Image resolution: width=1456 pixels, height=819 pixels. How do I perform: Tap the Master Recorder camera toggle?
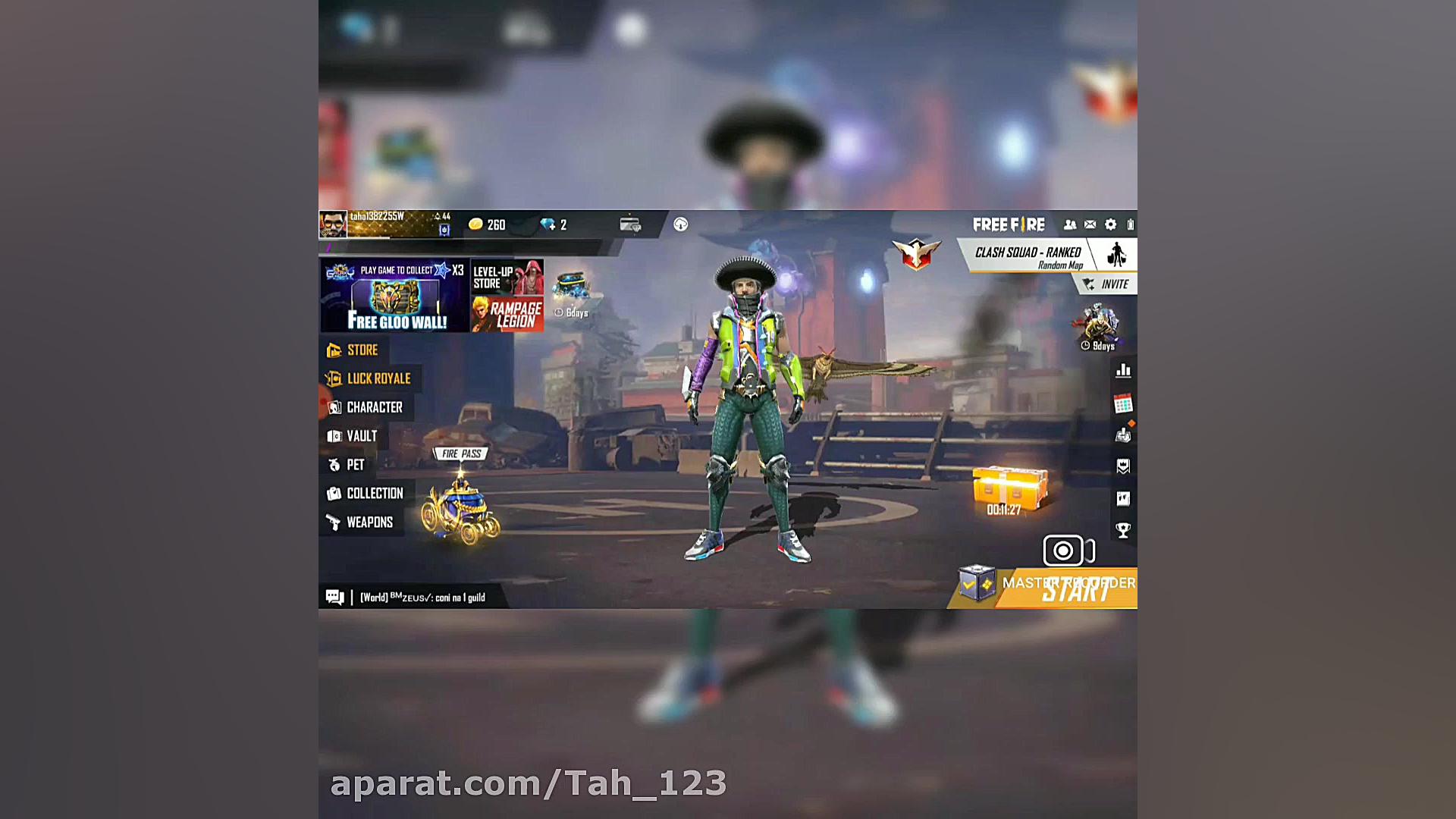coord(1065,551)
